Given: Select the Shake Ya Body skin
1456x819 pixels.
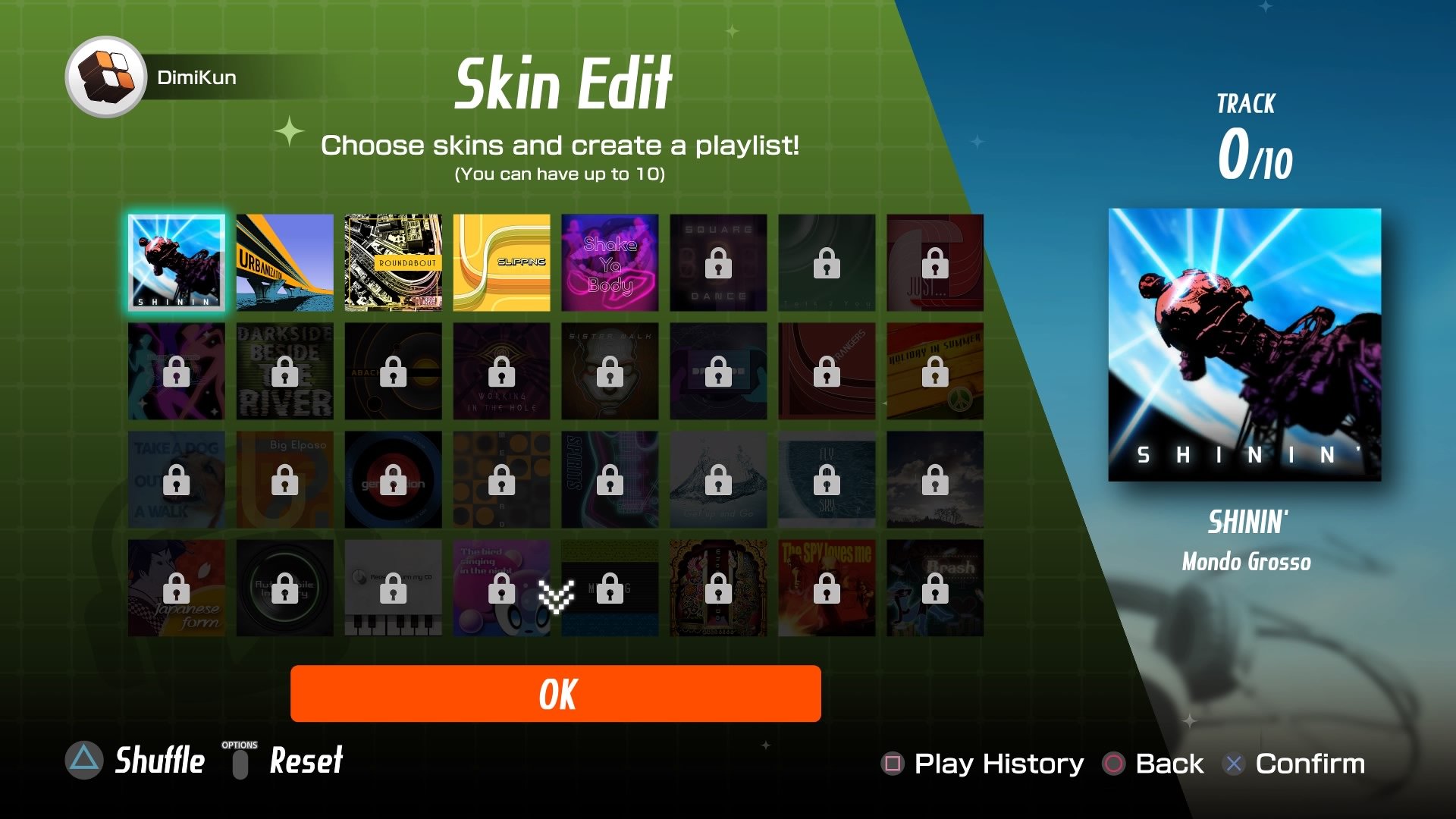Looking at the screenshot, I should pyautogui.click(x=610, y=262).
